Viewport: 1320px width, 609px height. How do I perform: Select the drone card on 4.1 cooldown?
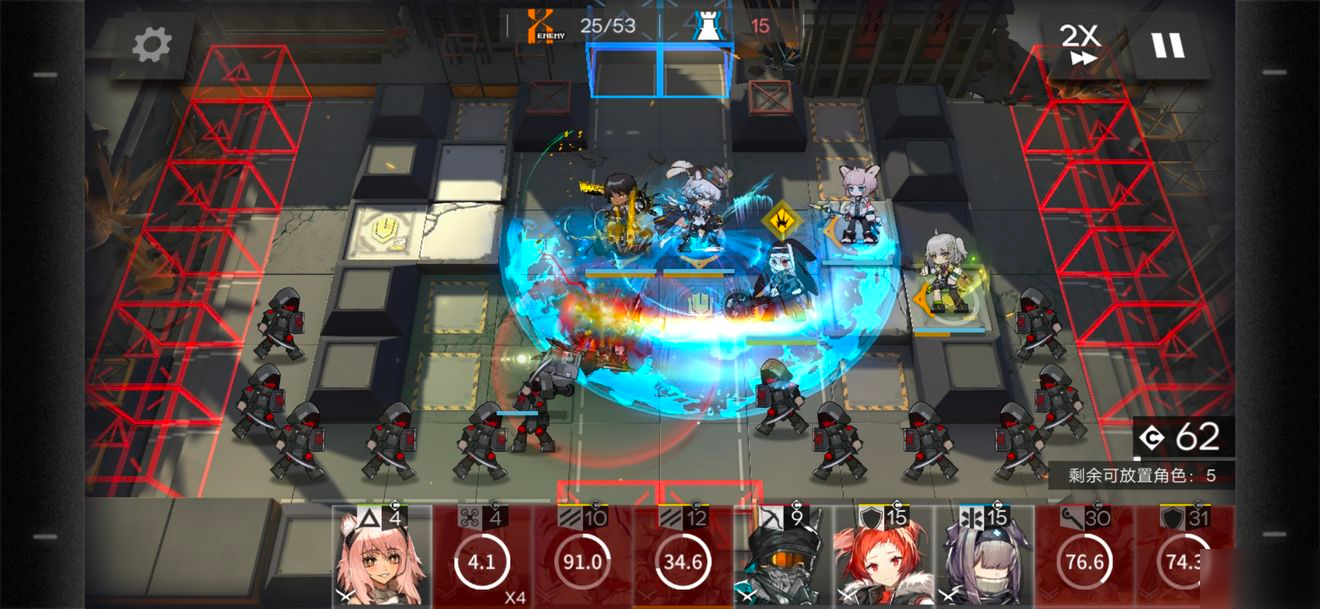482,557
